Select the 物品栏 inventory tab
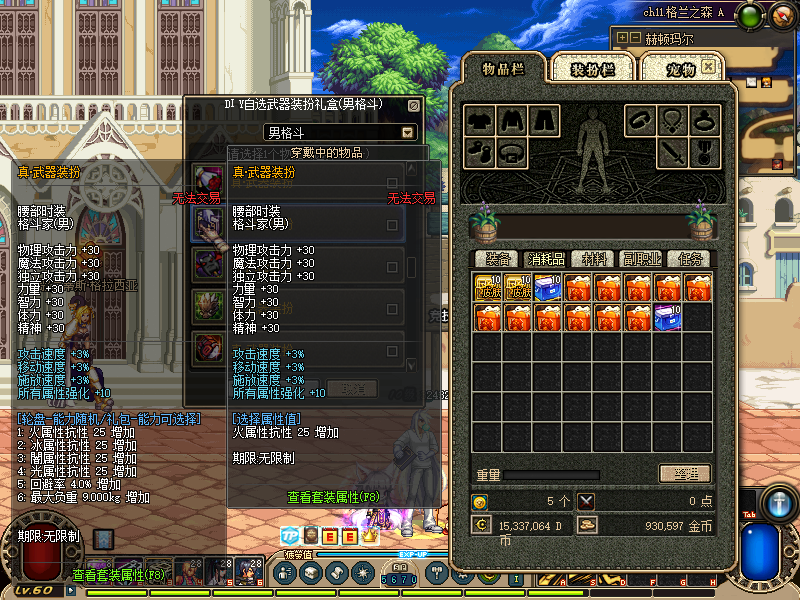Viewport: 800px width, 600px height. 503,68
